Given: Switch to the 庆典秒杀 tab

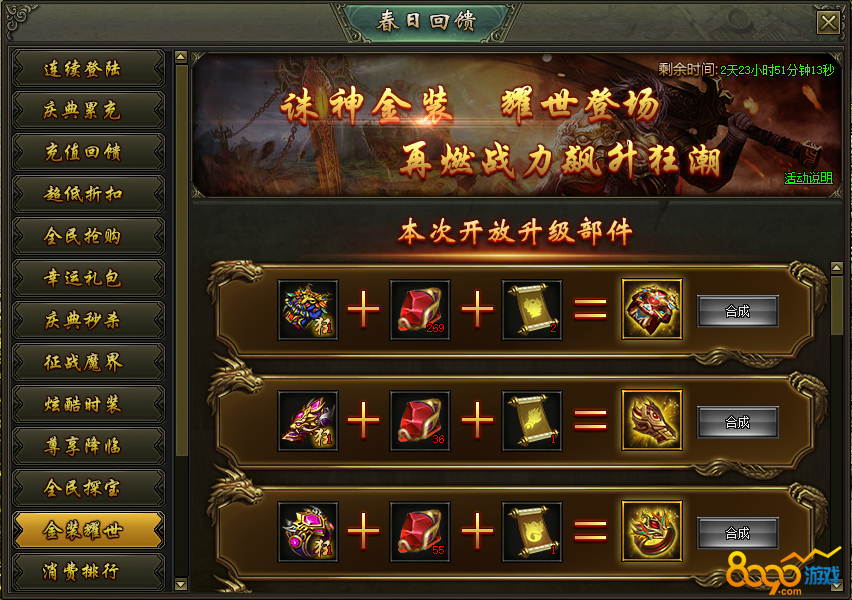Looking at the screenshot, I should (x=88, y=320).
